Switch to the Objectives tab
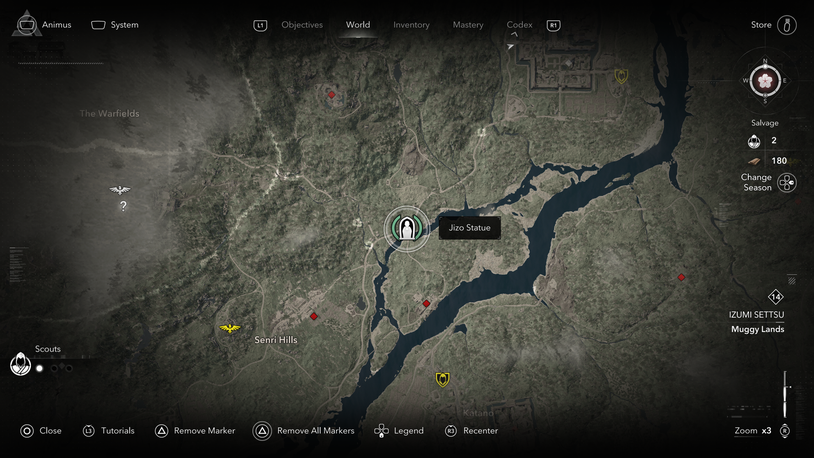 click(302, 25)
